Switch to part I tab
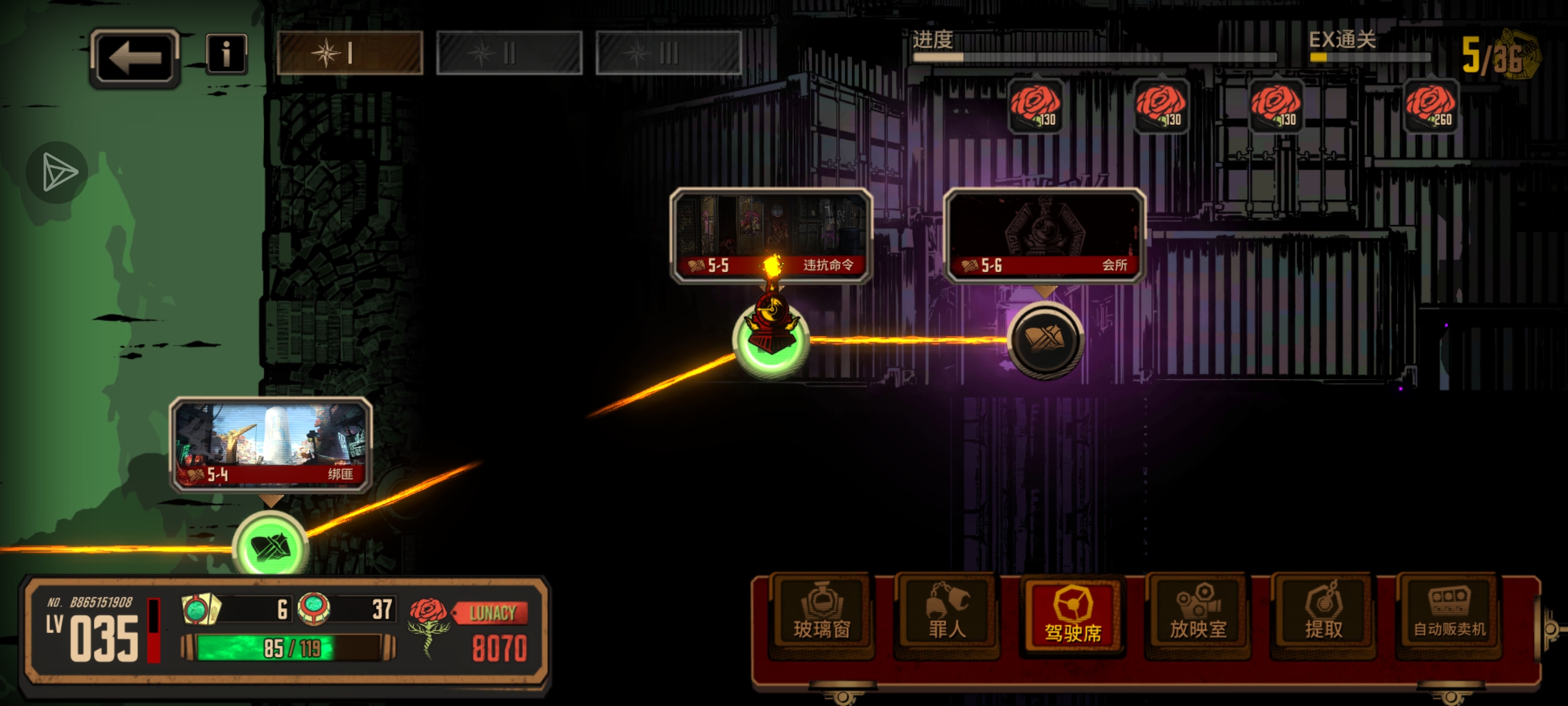The width and height of the screenshot is (1568, 706). pyautogui.click(x=350, y=53)
